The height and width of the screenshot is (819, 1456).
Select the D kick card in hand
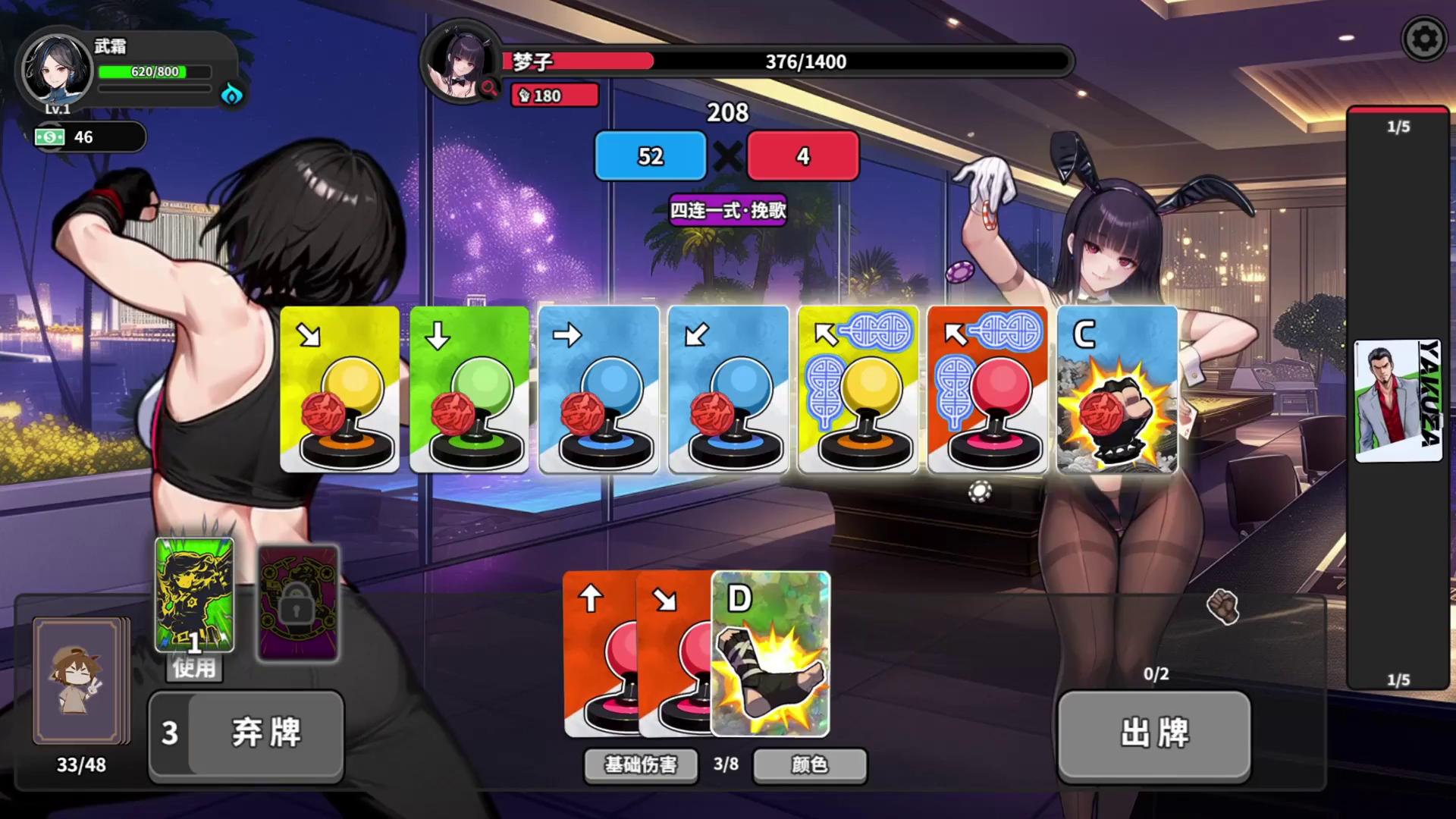770,654
